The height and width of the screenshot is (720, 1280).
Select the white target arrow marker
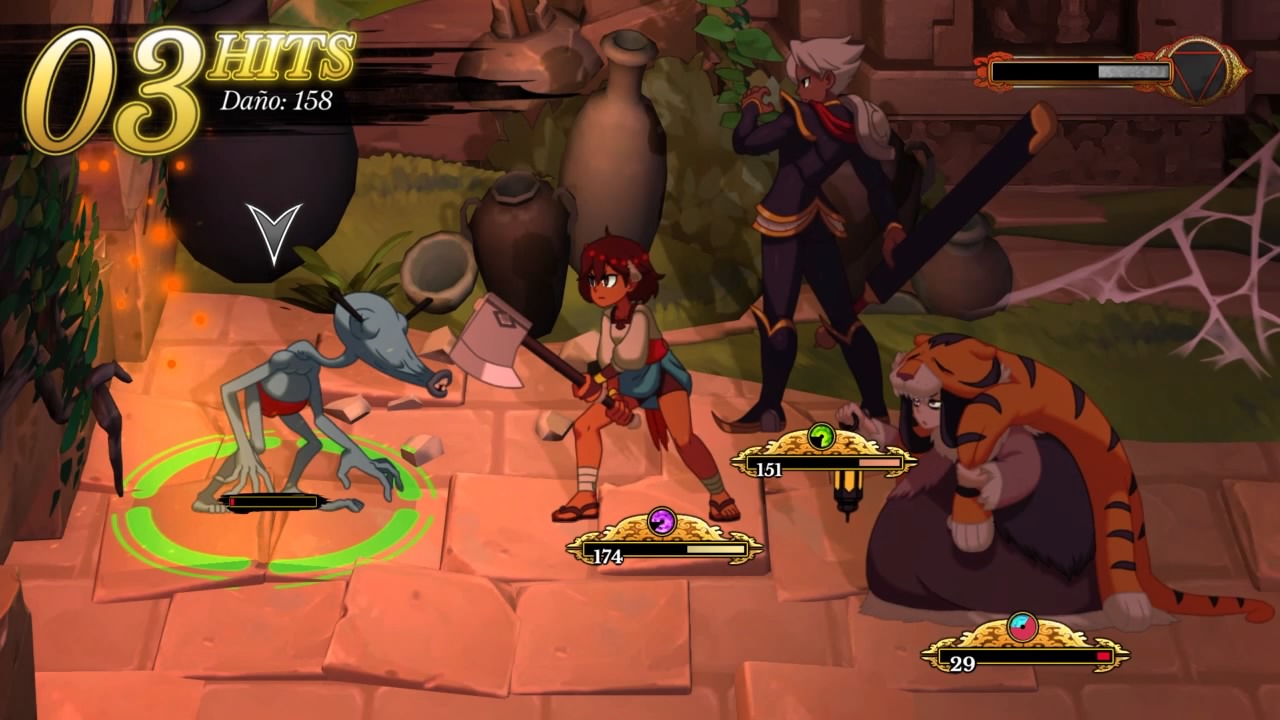273,233
